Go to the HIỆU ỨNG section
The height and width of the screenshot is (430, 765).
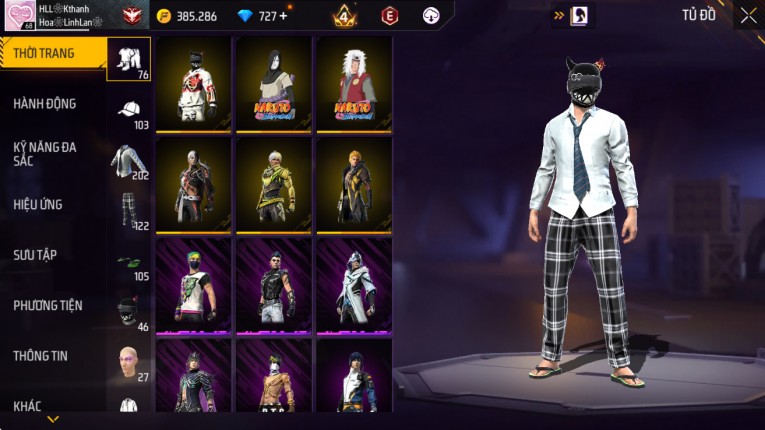click(38, 204)
